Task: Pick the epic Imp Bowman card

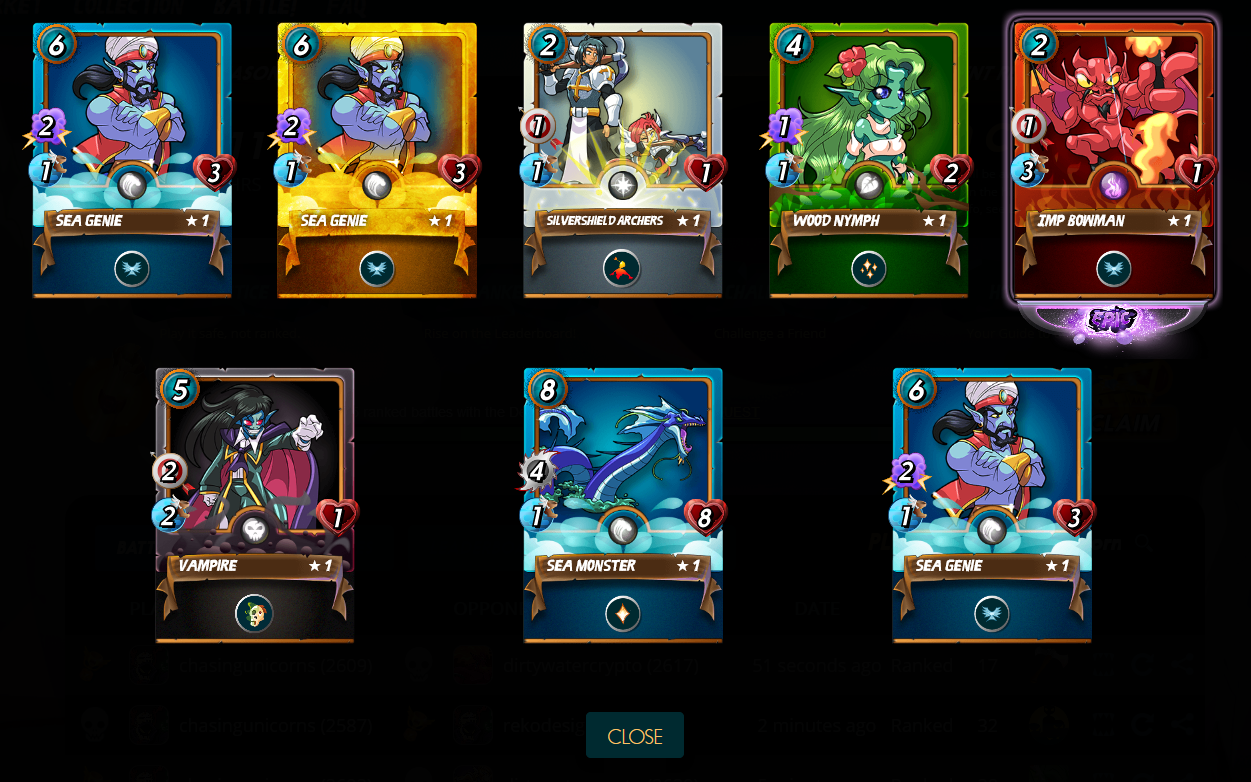Action: click(x=1114, y=160)
